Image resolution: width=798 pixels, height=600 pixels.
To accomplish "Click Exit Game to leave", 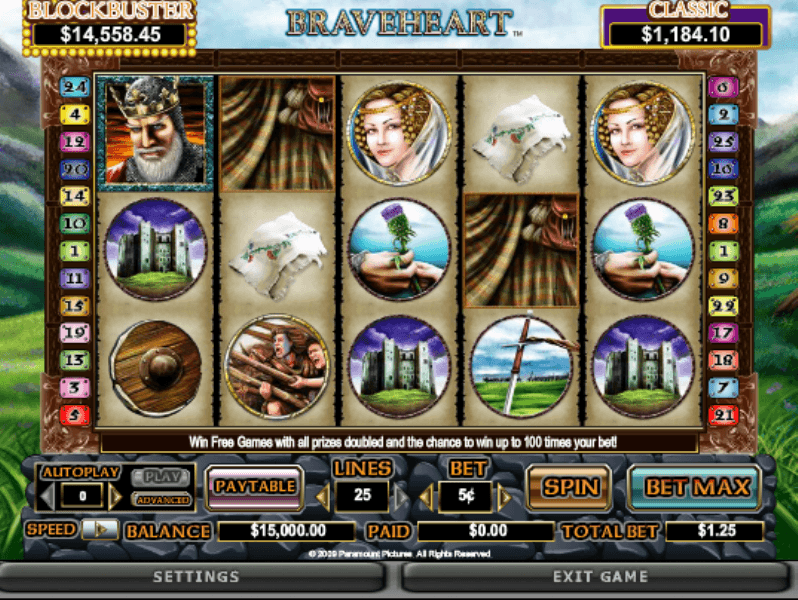I will click(x=600, y=577).
